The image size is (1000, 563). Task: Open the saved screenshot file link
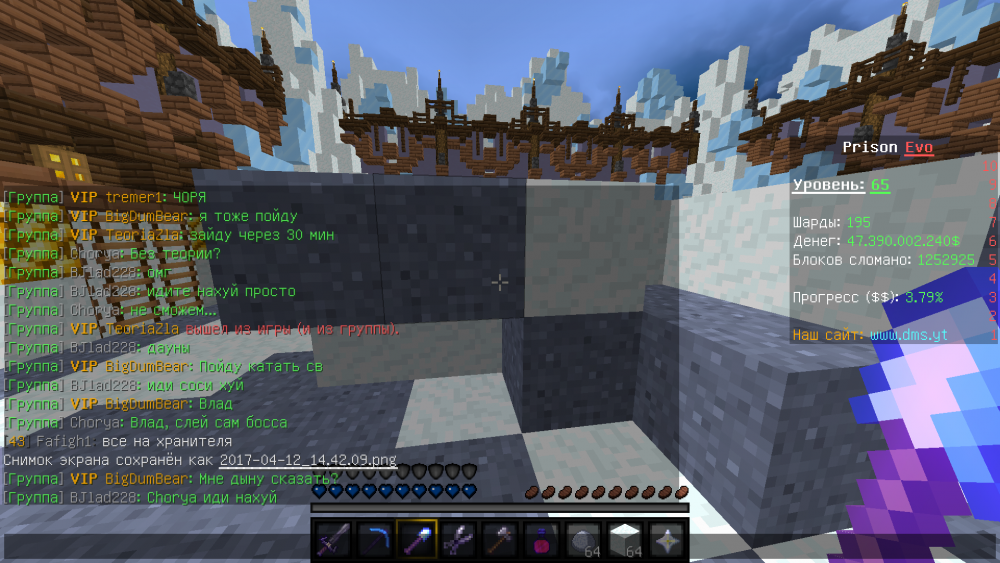tap(308, 460)
